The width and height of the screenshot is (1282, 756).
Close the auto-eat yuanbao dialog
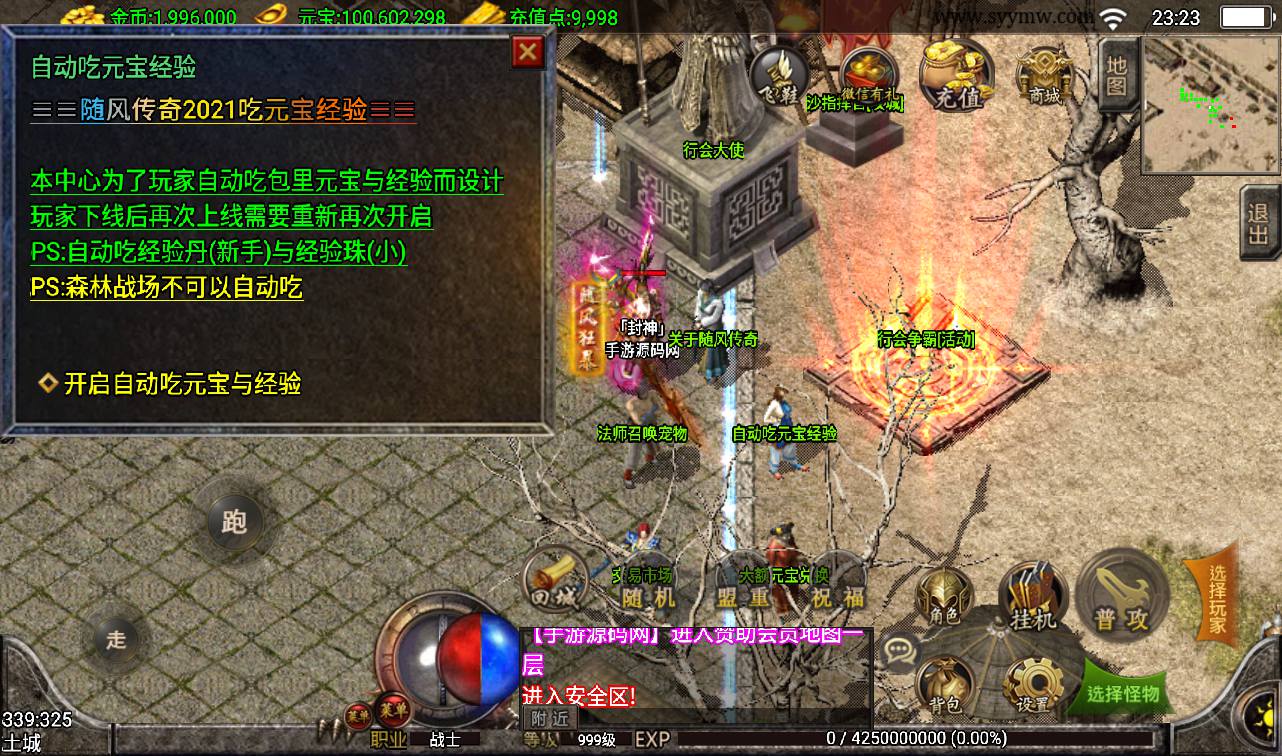click(528, 52)
